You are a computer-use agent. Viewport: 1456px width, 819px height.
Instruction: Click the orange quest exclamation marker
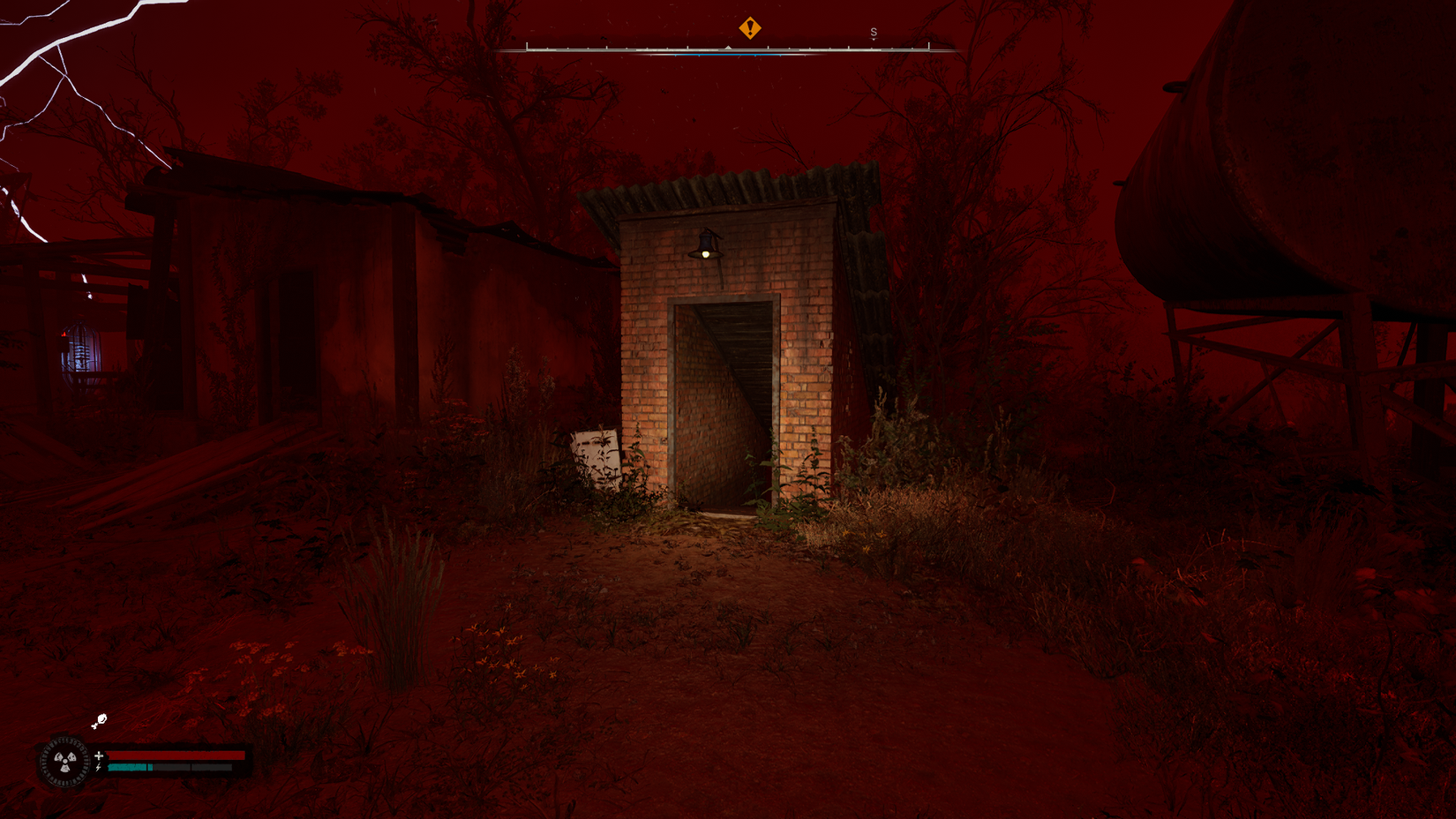click(750, 29)
